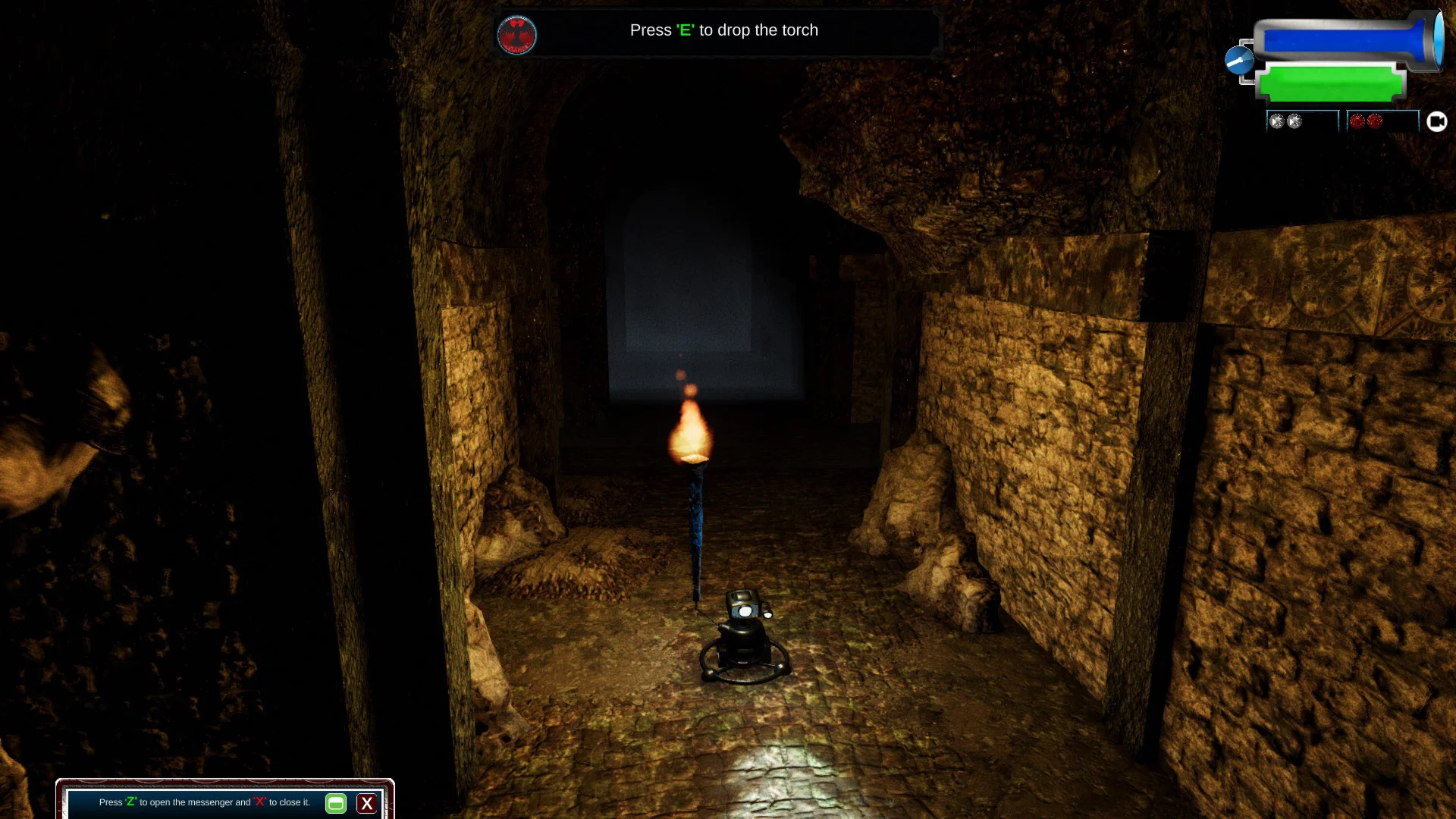Click the red emblem beside the torch hint
The height and width of the screenshot is (819, 1456).
[x=517, y=35]
